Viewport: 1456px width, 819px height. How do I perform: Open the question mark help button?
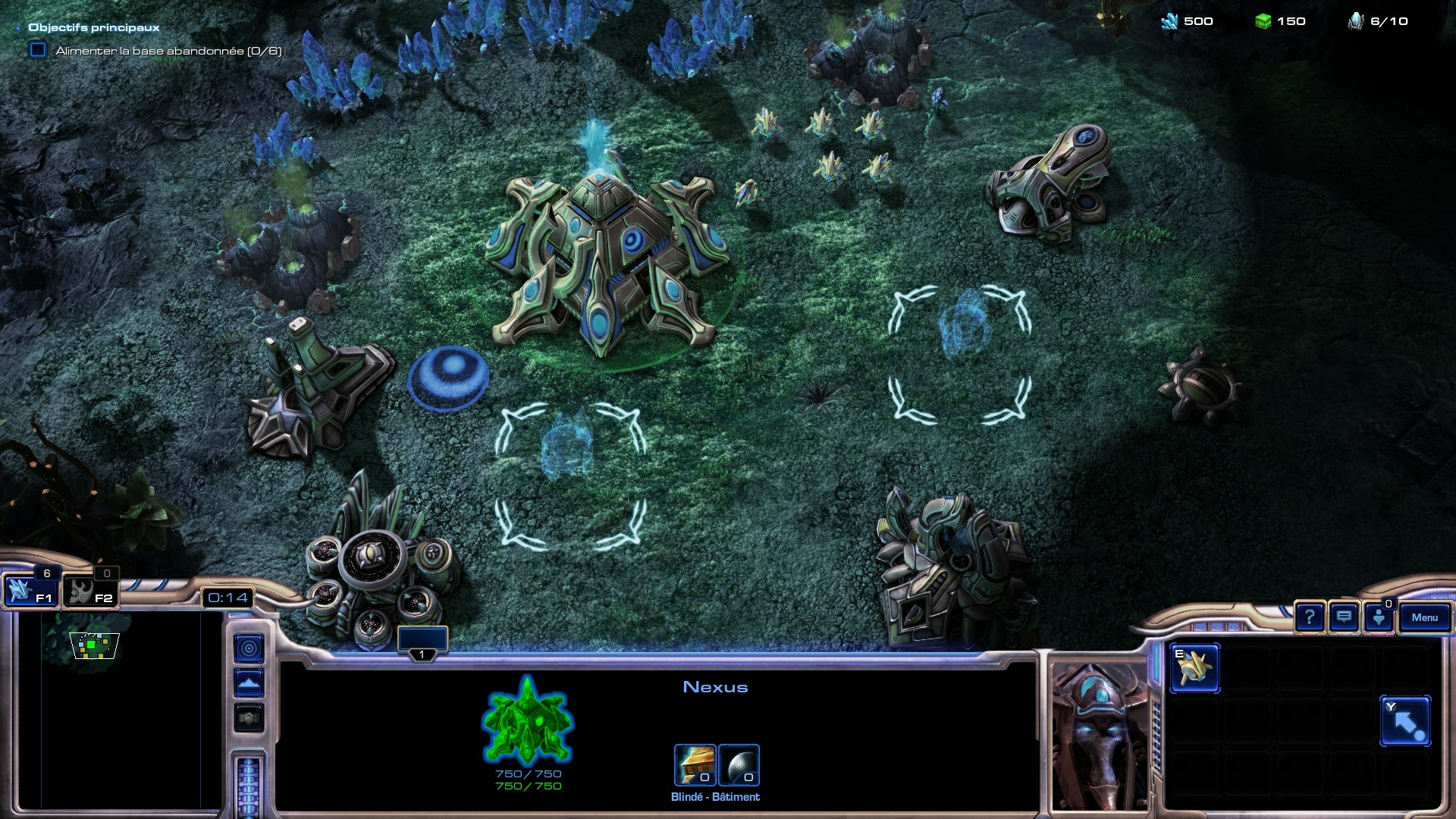[x=1309, y=617]
